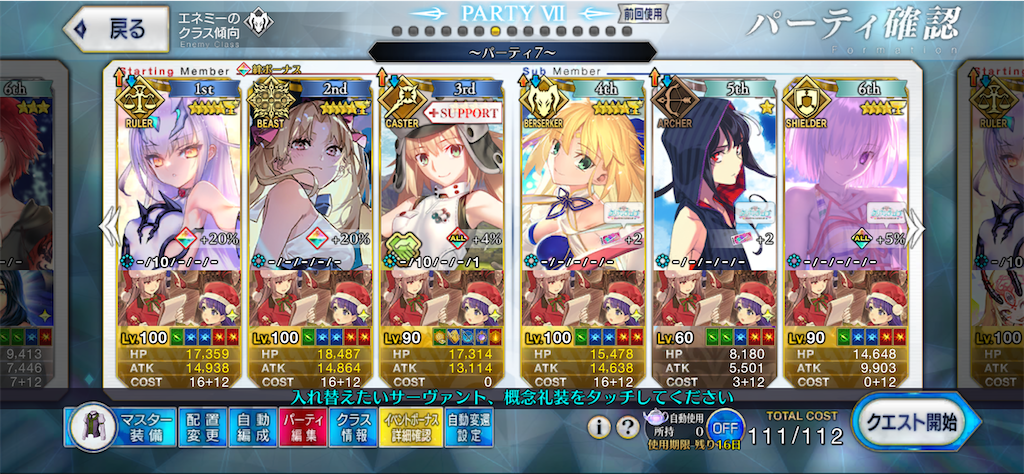
Task: Open the round 'i' info icon
Action: click(x=600, y=428)
